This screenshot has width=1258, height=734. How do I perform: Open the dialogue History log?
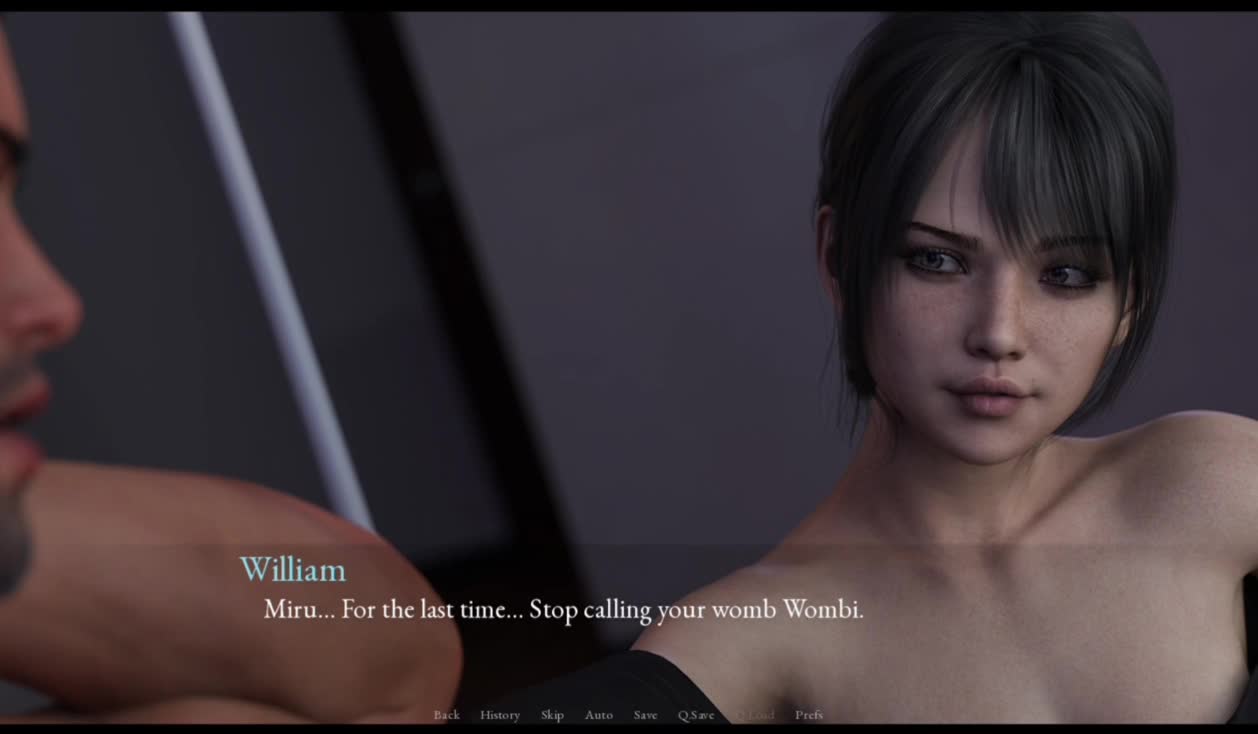coord(499,715)
